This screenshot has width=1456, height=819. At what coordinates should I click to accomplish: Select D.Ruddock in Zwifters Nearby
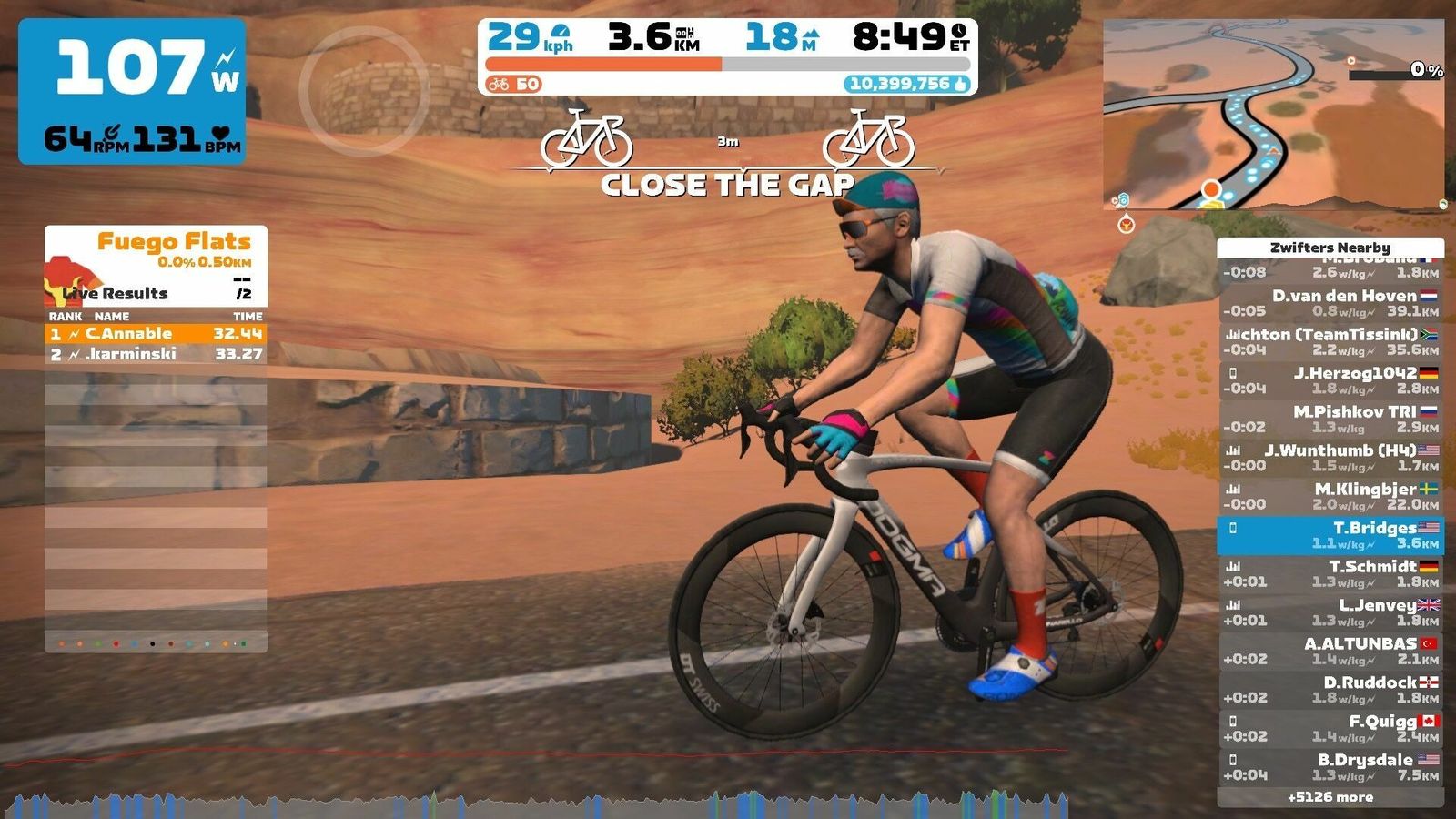(1330, 690)
